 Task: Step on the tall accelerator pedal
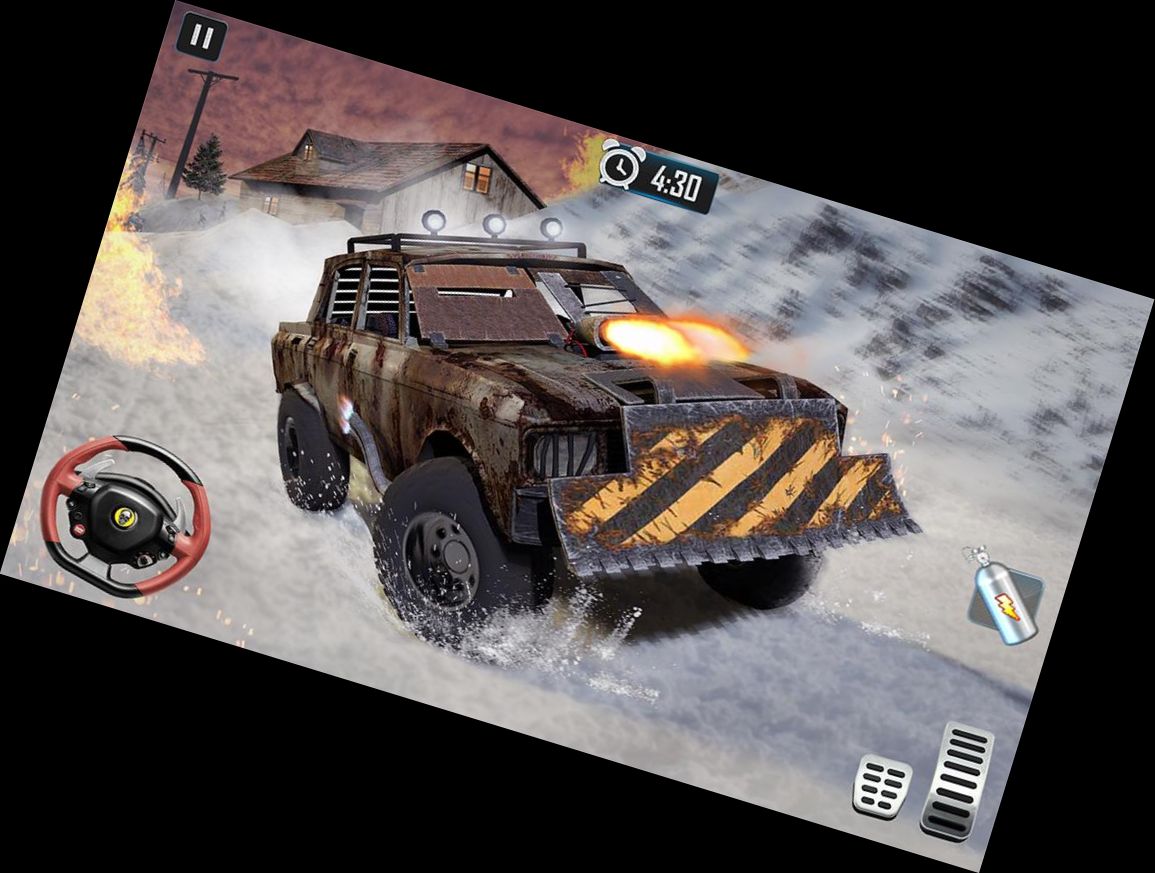coord(957,781)
